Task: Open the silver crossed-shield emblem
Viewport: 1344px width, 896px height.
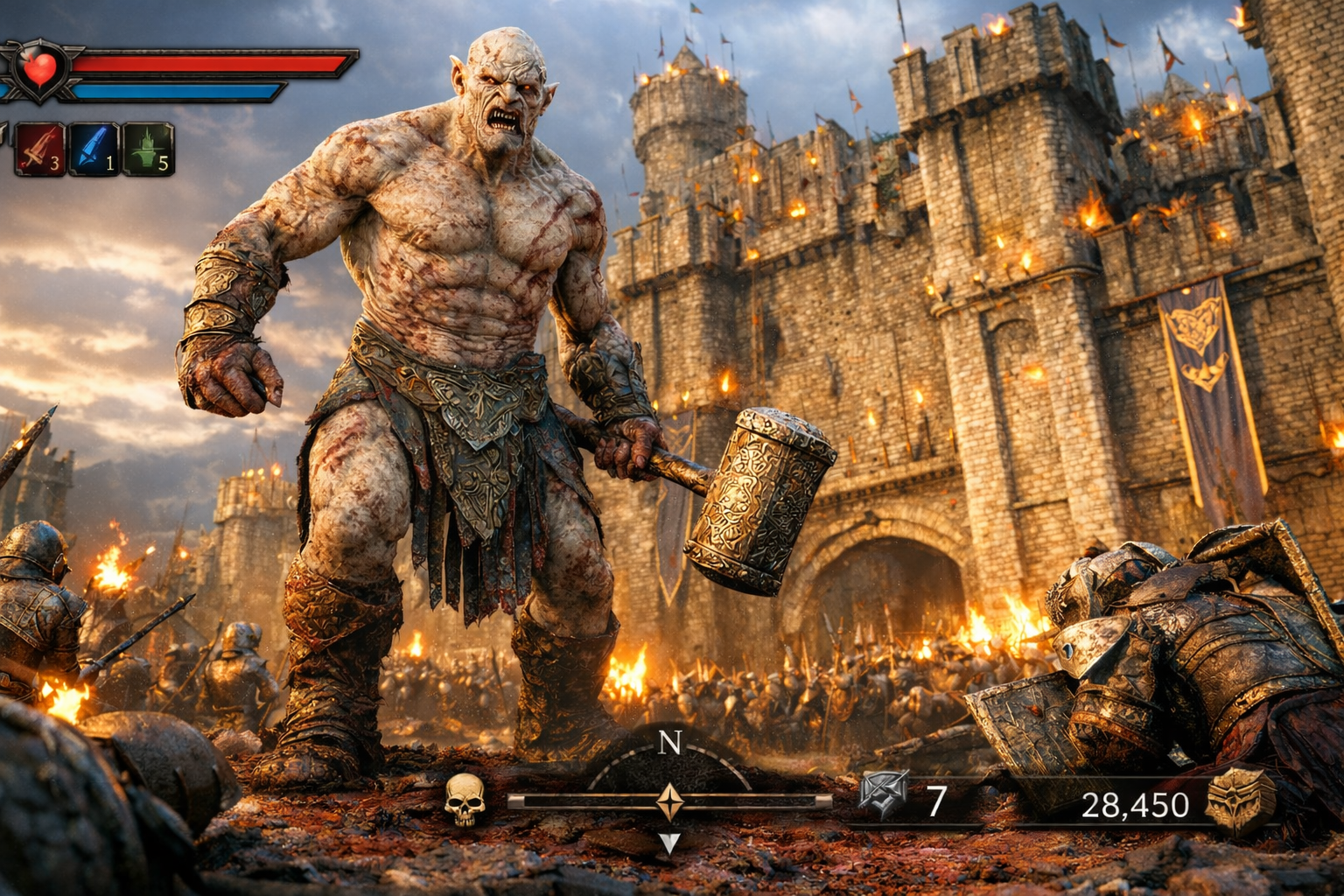Action: pyautogui.click(x=883, y=794)
